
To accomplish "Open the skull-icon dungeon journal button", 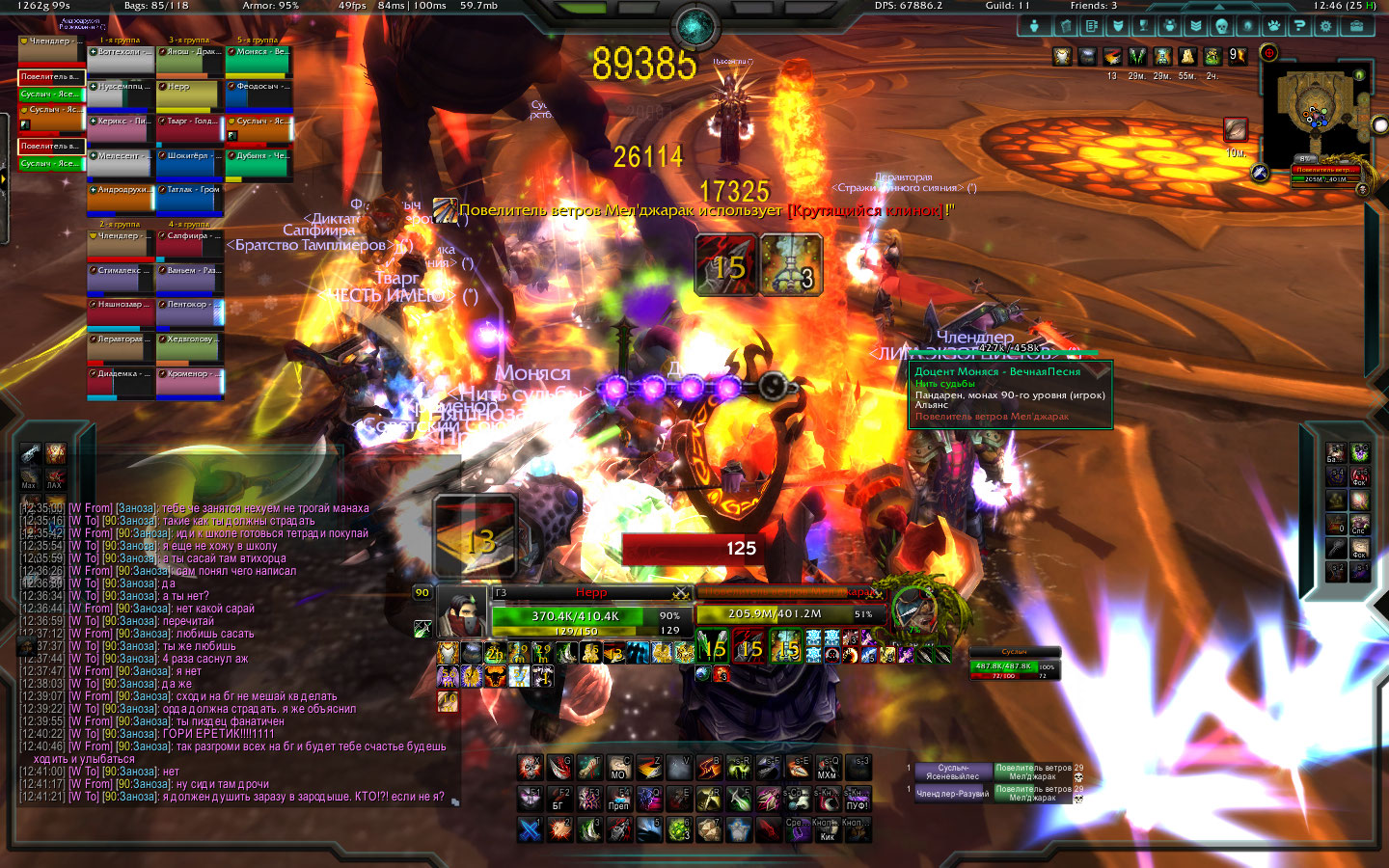I will point(1221,26).
